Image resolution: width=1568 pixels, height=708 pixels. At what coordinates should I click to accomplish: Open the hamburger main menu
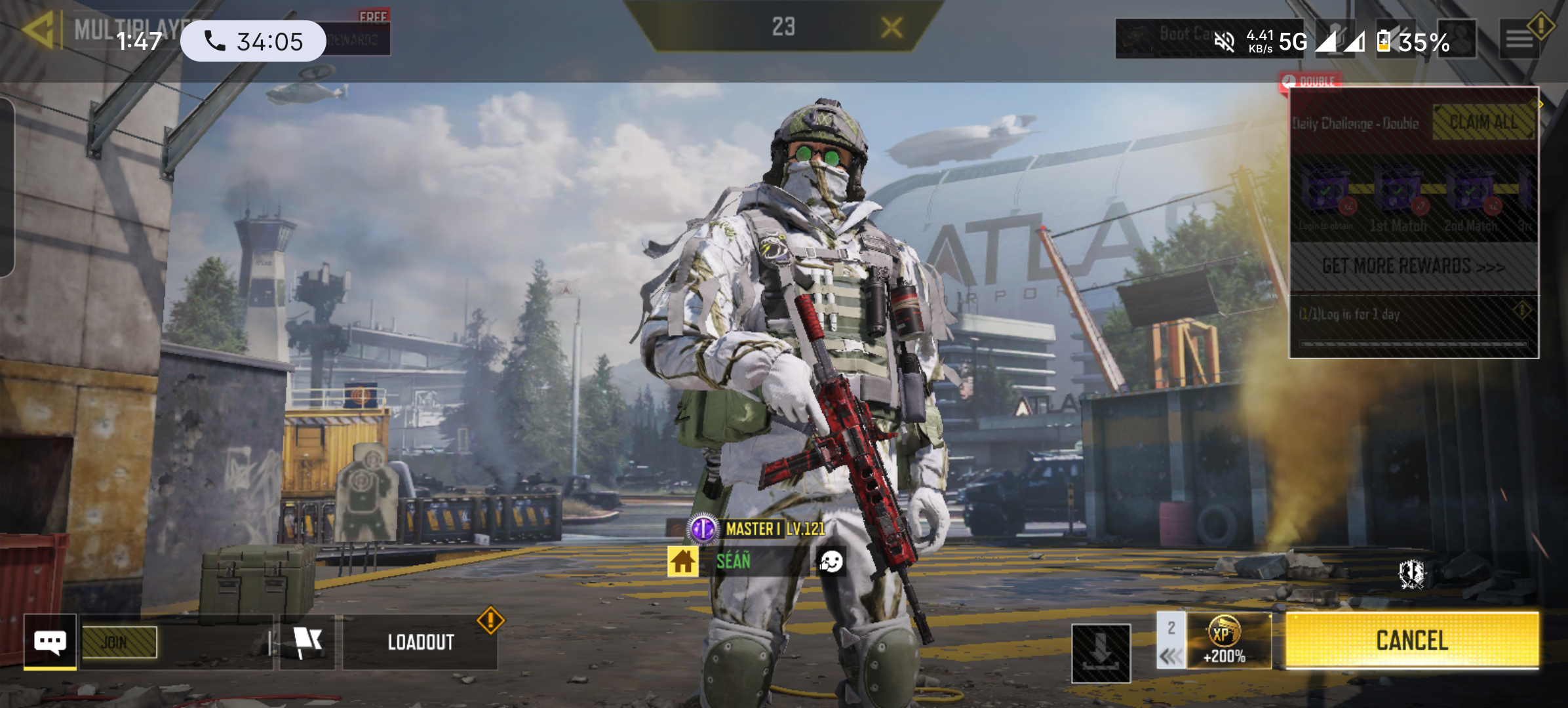(1519, 40)
